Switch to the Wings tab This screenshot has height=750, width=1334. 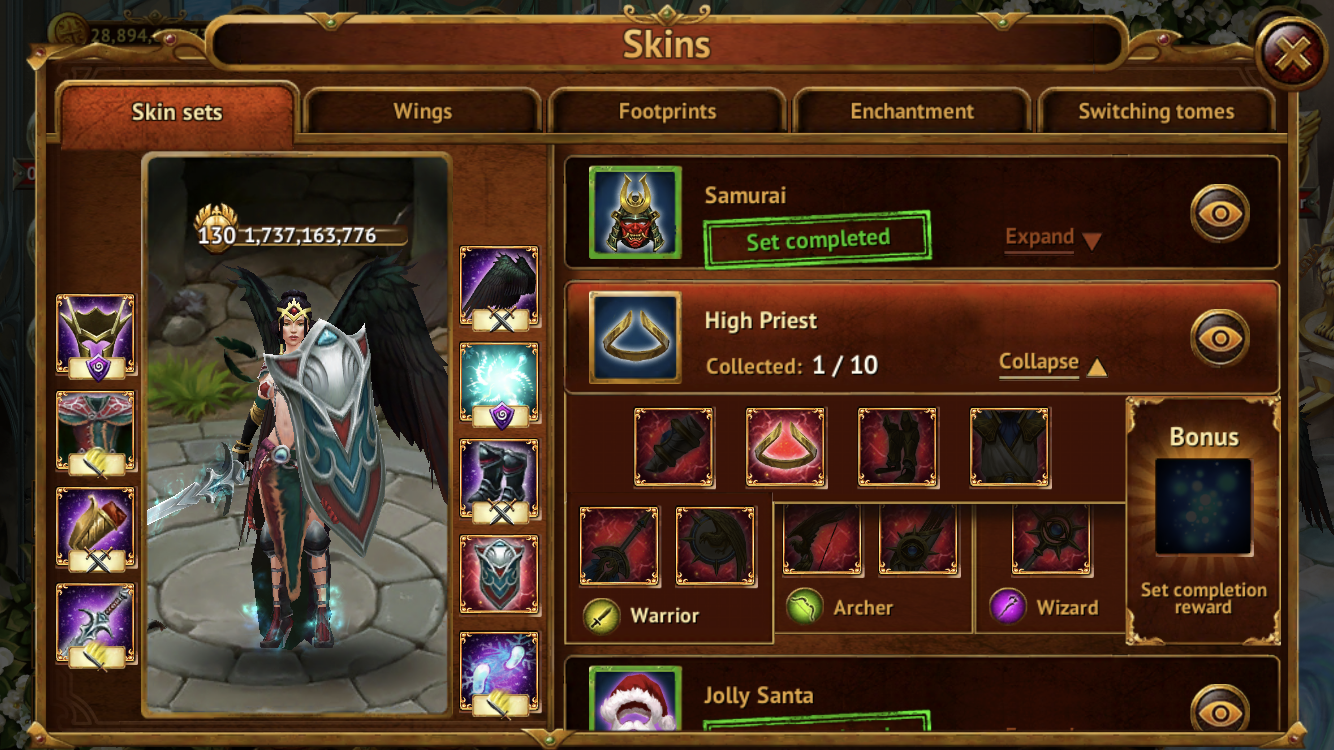[x=422, y=111]
